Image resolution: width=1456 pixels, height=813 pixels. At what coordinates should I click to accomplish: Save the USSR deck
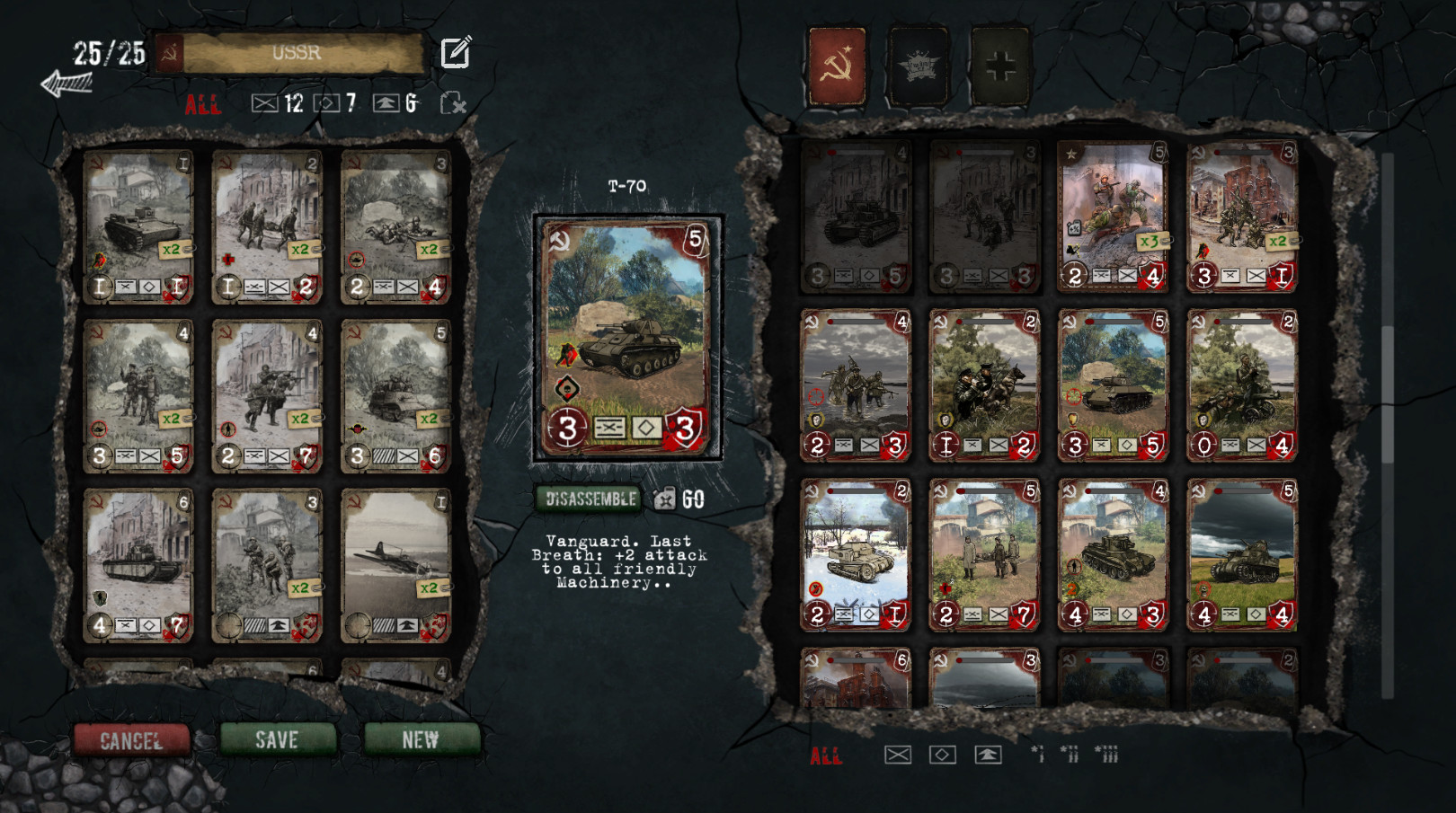click(x=278, y=740)
